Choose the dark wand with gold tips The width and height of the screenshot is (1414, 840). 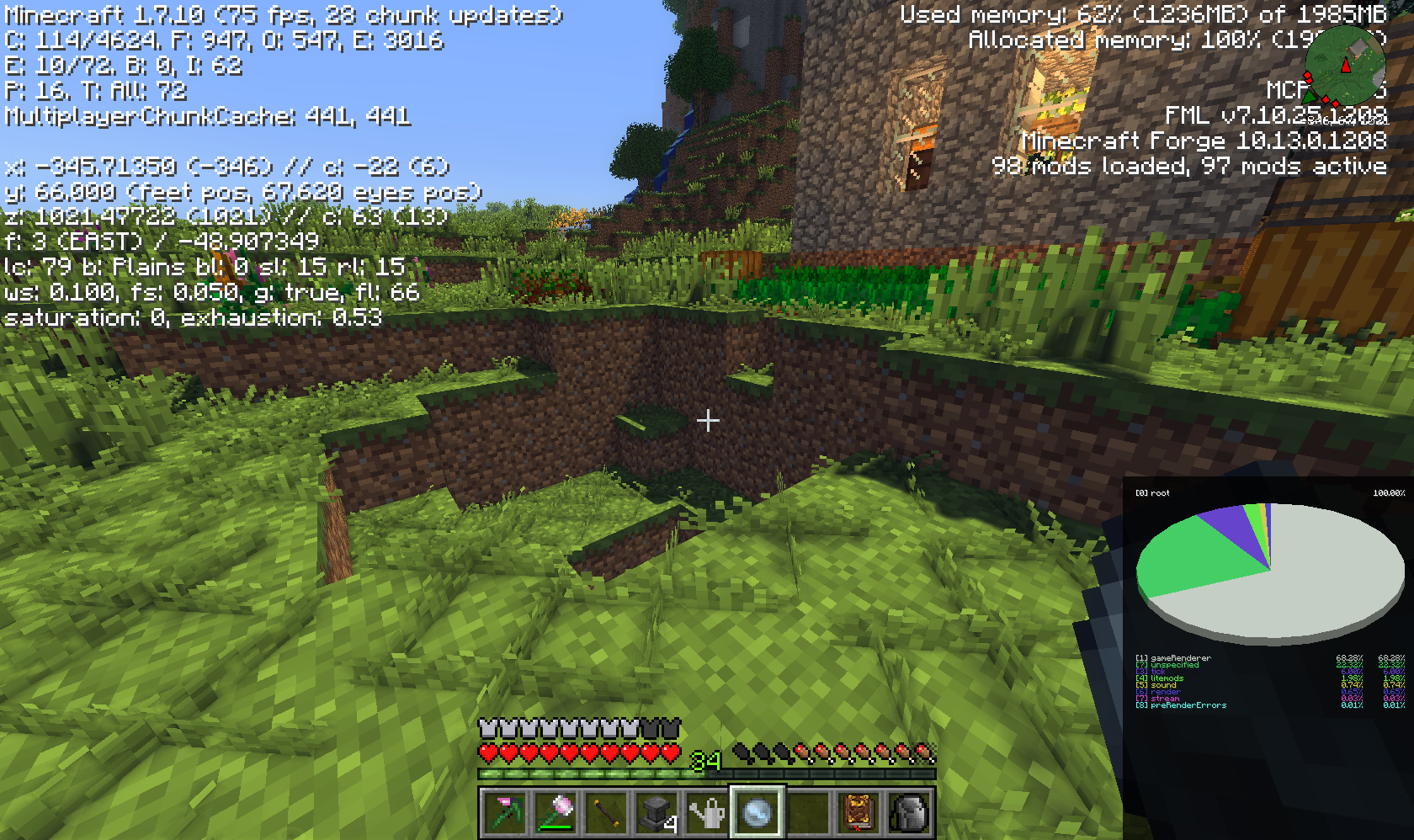[x=607, y=812]
